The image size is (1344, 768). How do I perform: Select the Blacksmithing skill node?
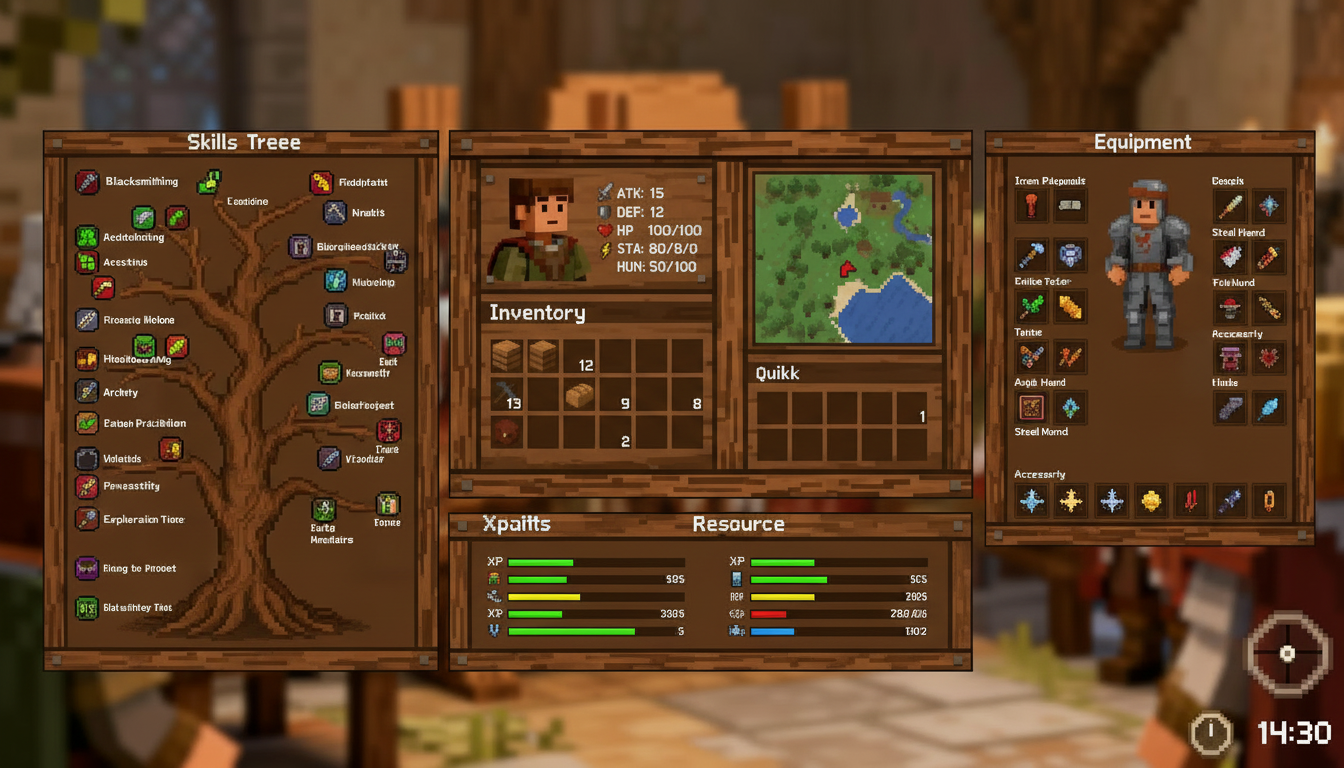pos(88,182)
